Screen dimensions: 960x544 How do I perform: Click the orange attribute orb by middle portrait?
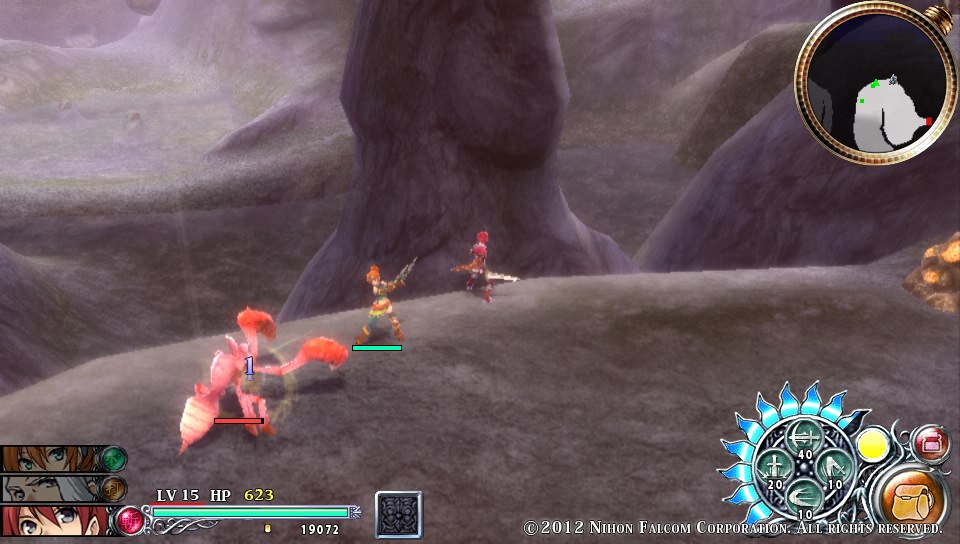[113, 489]
